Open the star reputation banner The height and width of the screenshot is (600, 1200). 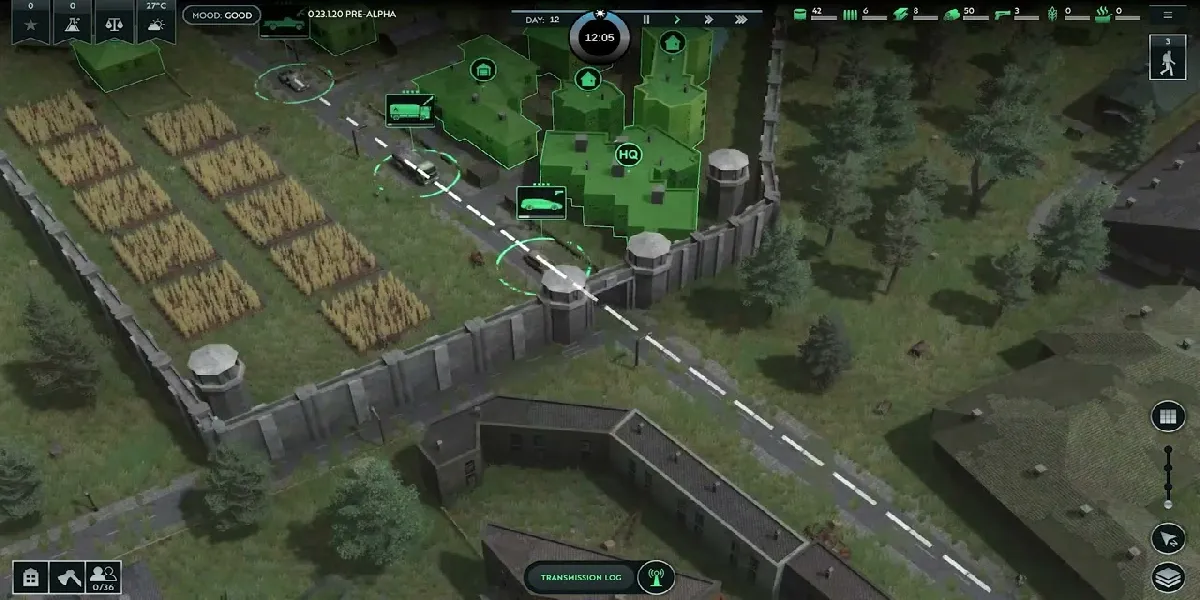tap(30, 20)
